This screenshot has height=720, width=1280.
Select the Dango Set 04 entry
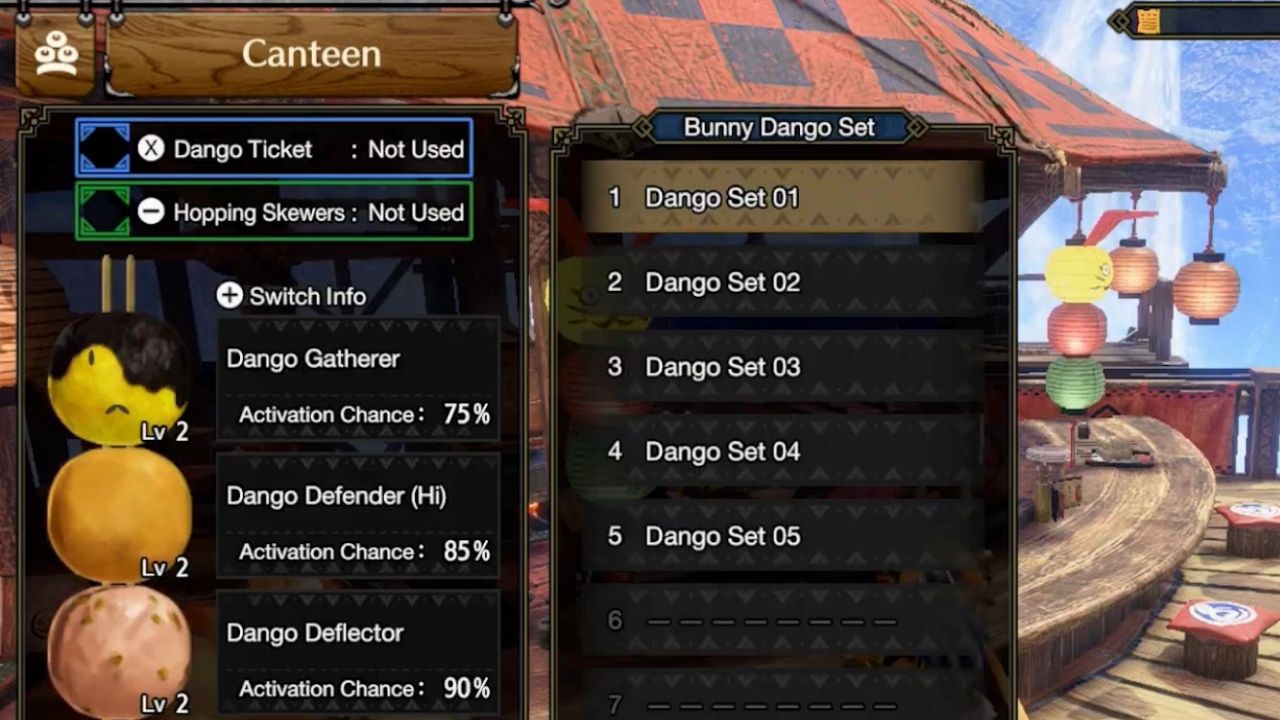coord(782,452)
